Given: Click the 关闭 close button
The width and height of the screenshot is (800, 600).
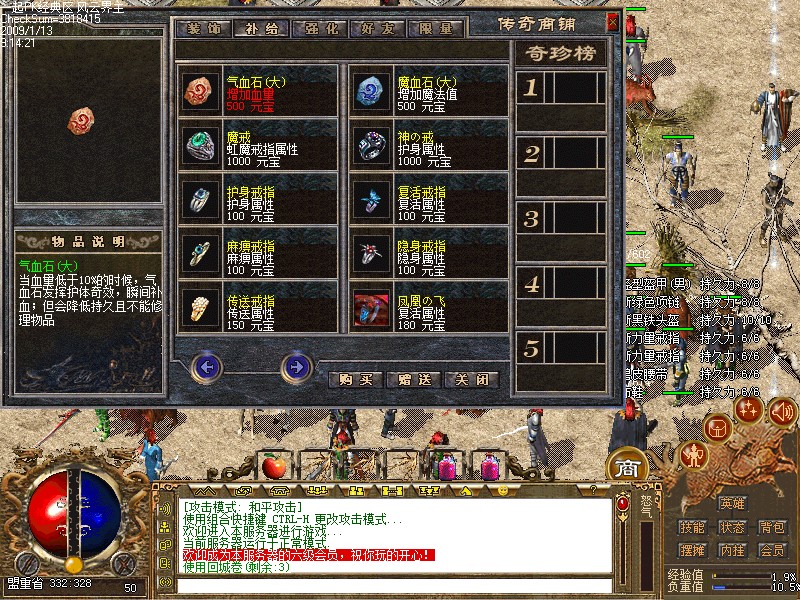Looking at the screenshot, I should (472, 380).
